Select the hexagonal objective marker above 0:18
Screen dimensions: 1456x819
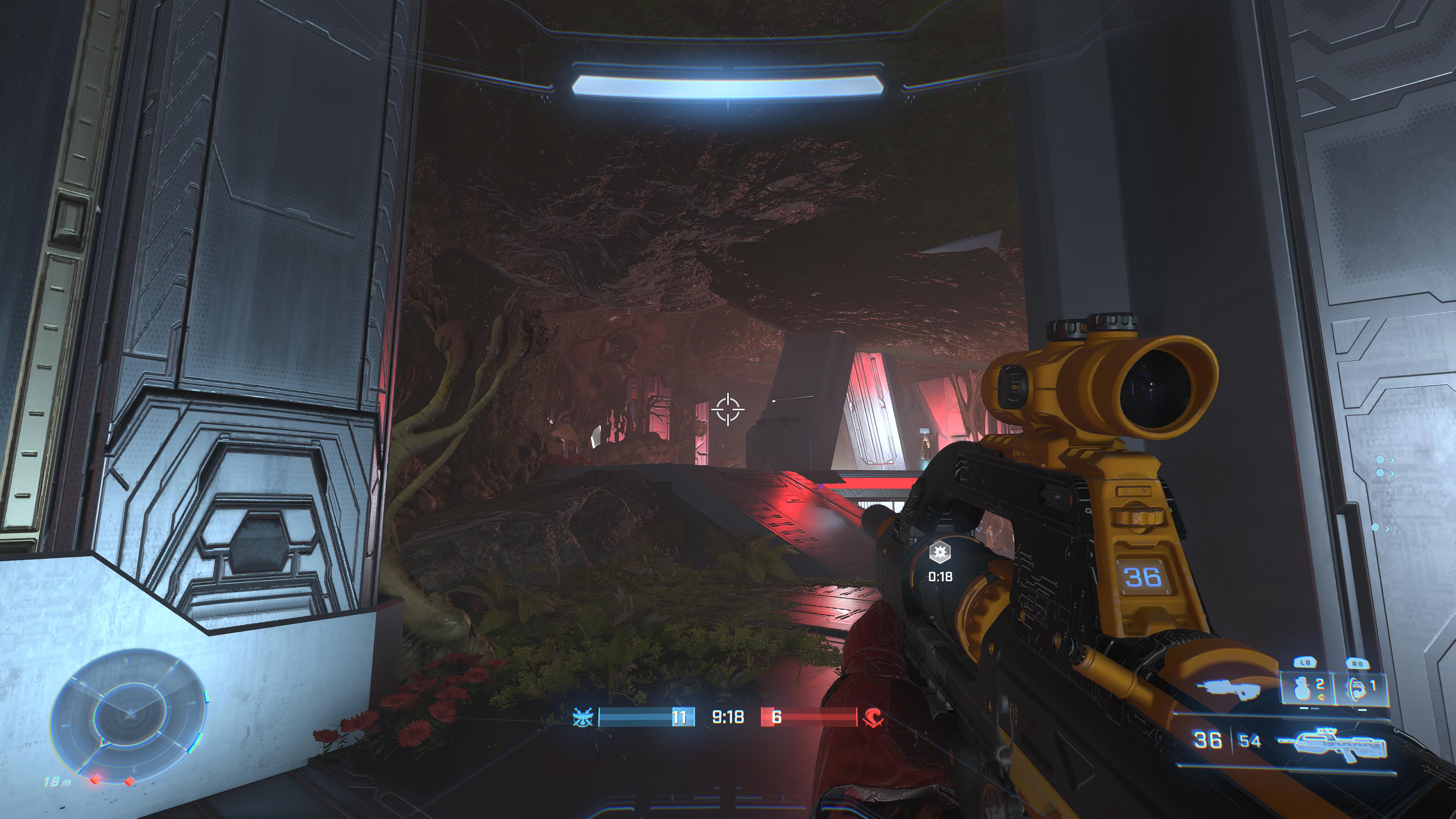click(x=940, y=552)
